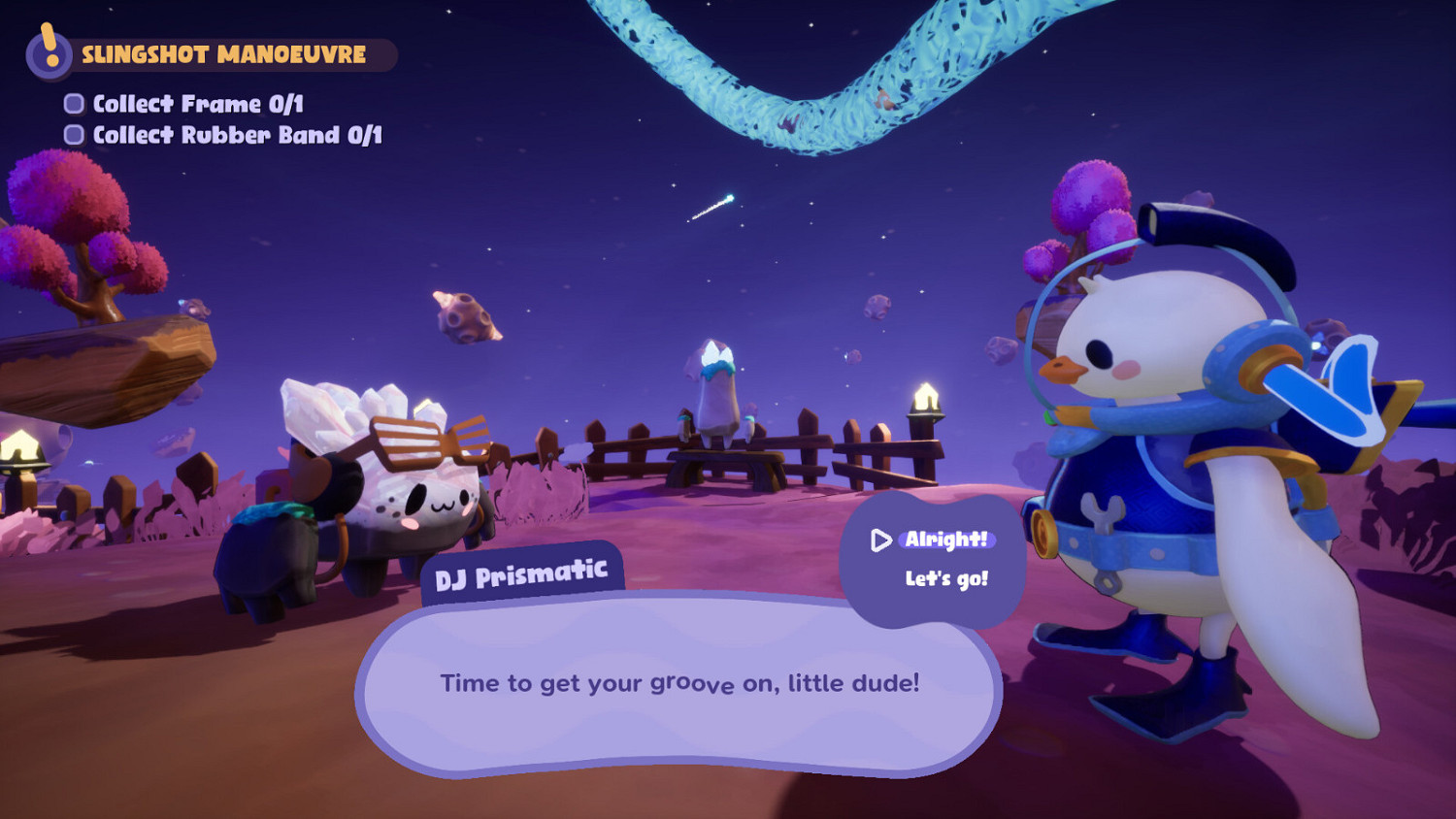Screen dimensions: 1456x819
Task: Check the Collect Frame 0/1 objective box
Action: (x=73, y=102)
